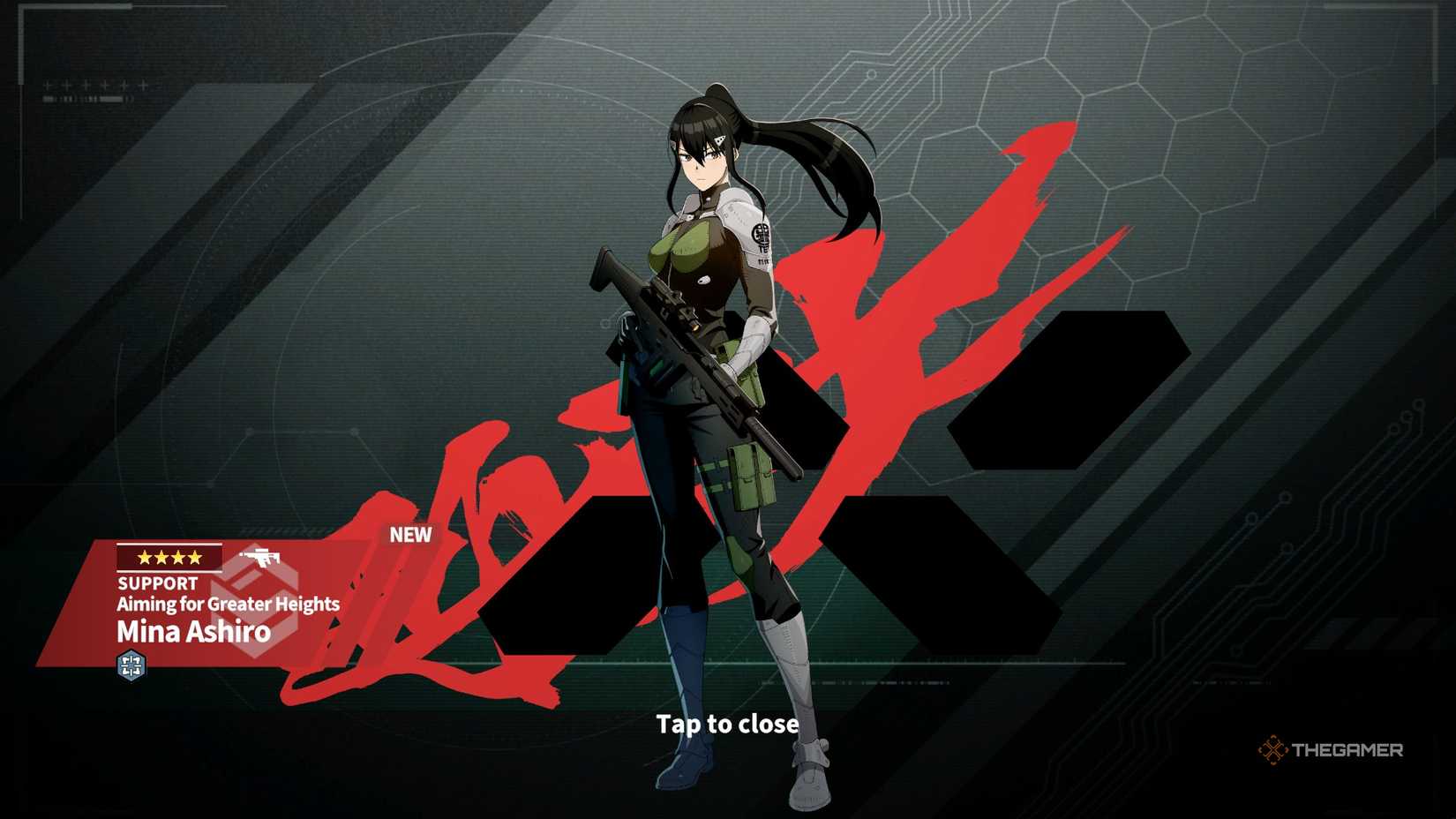Click the fourth star in the rating bar
Viewport: 1456px width, 819px height.
[x=192, y=557]
